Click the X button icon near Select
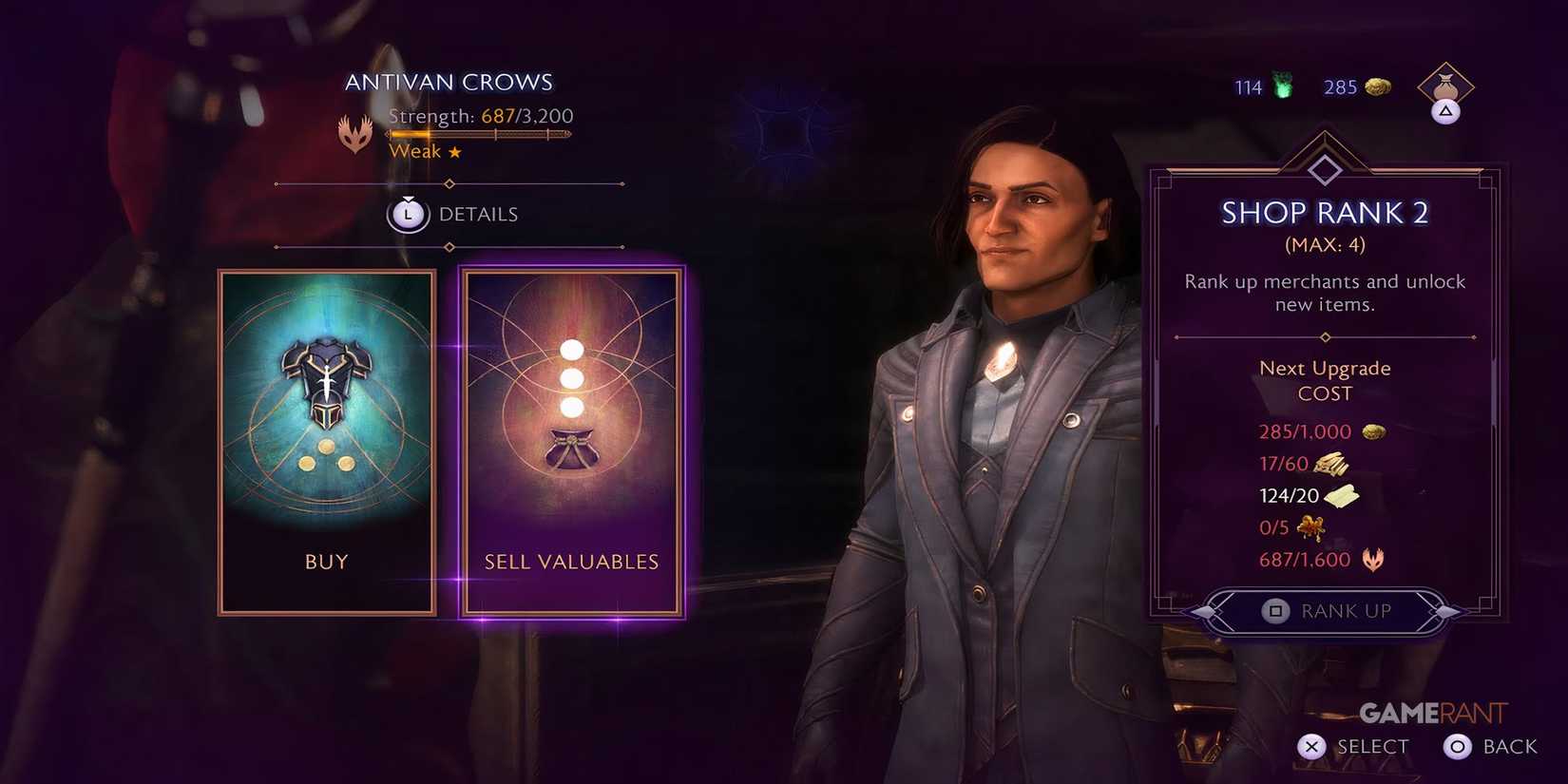The image size is (1568, 784). tap(1312, 747)
